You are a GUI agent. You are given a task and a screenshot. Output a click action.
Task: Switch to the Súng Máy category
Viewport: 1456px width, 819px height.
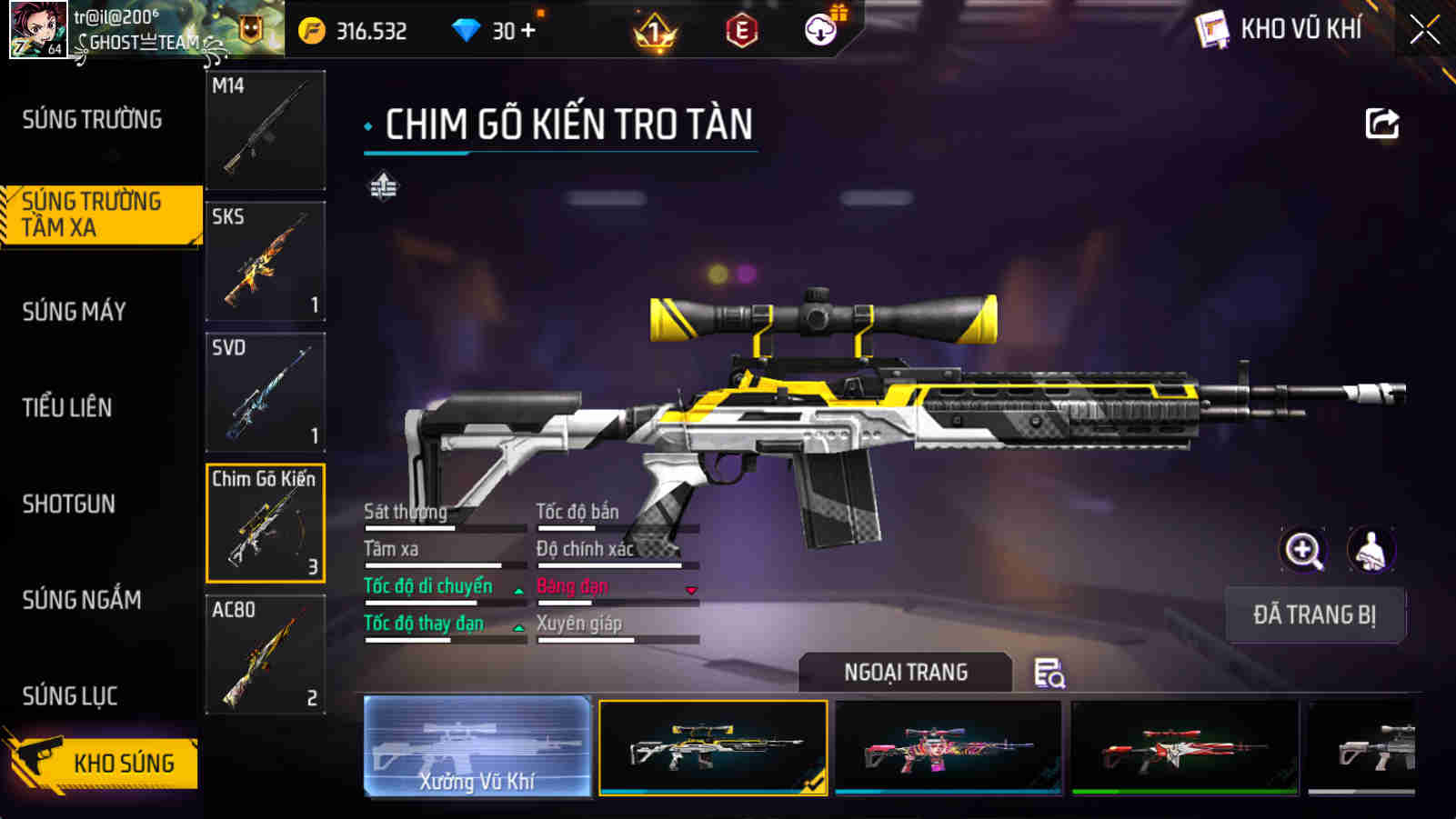[75, 311]
